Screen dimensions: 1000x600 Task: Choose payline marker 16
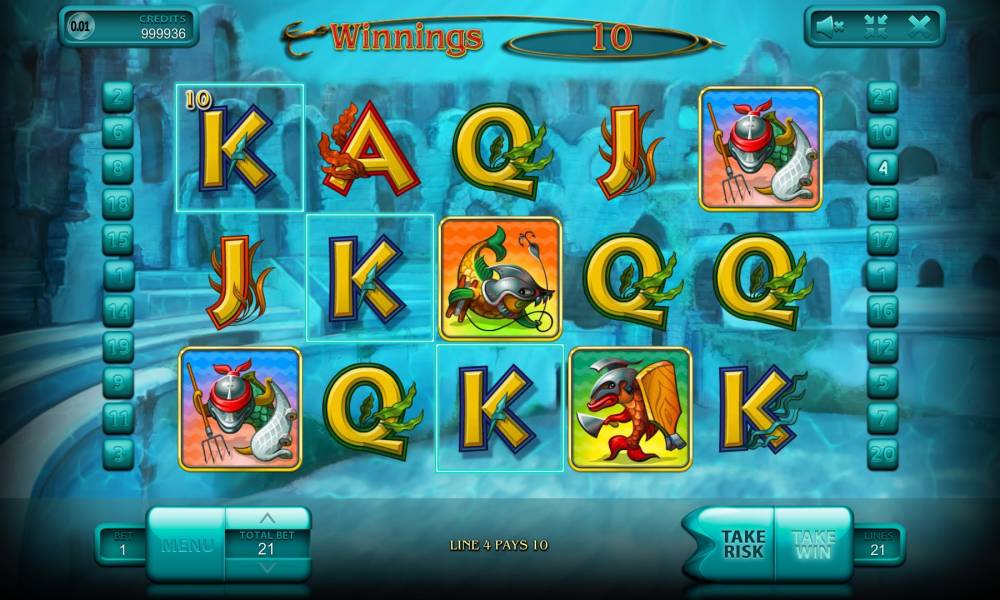(882, 311)
